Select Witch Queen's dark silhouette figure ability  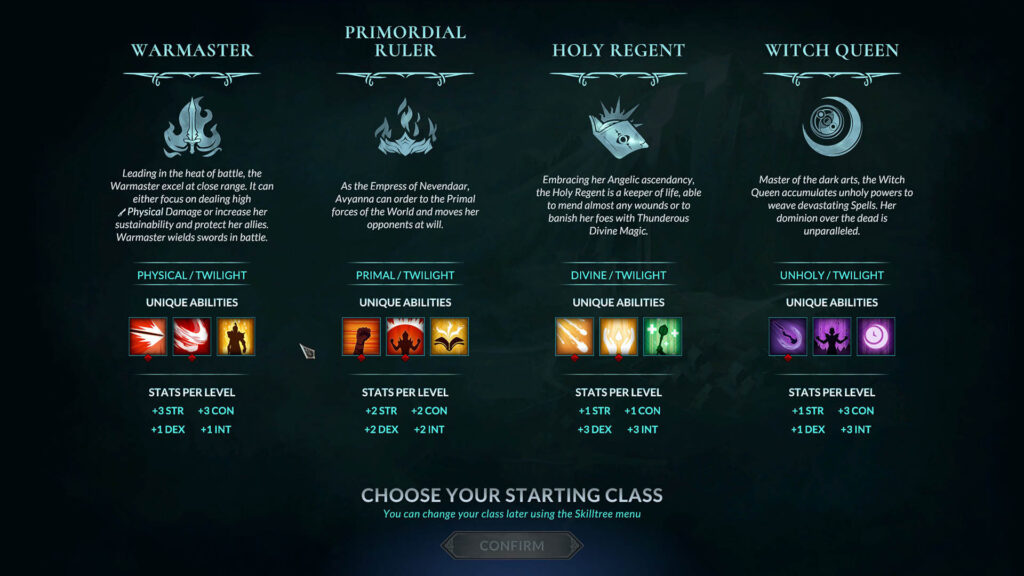831,337
